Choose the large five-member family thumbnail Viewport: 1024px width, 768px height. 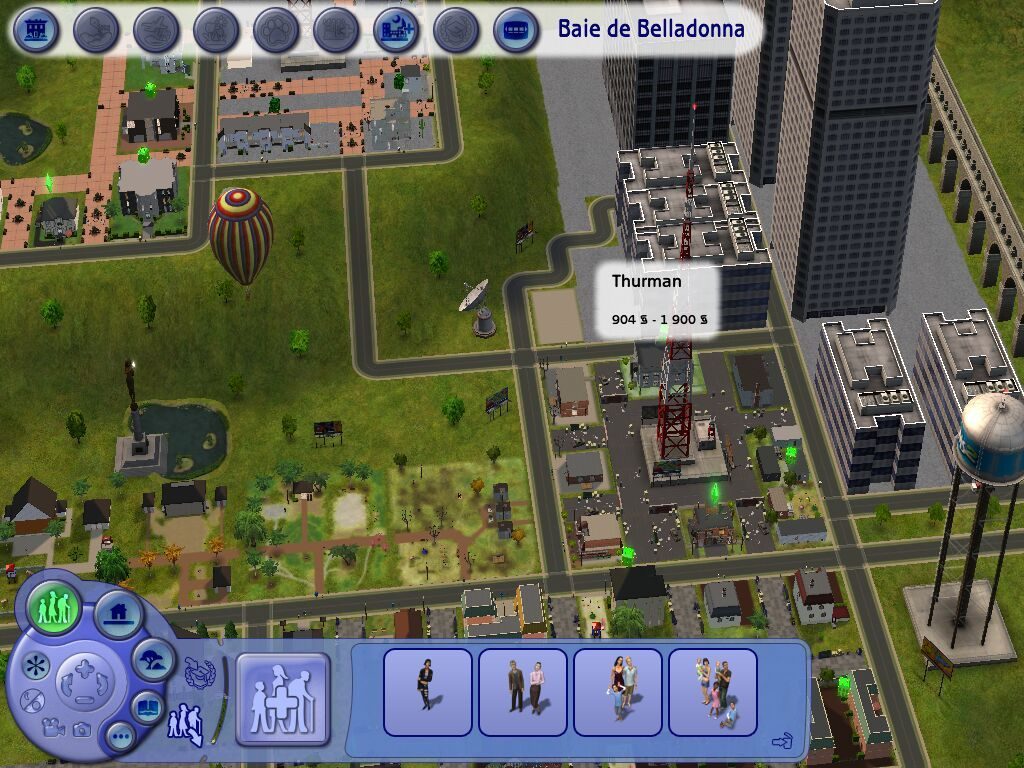pyautogui.click(x=712, y=691)
